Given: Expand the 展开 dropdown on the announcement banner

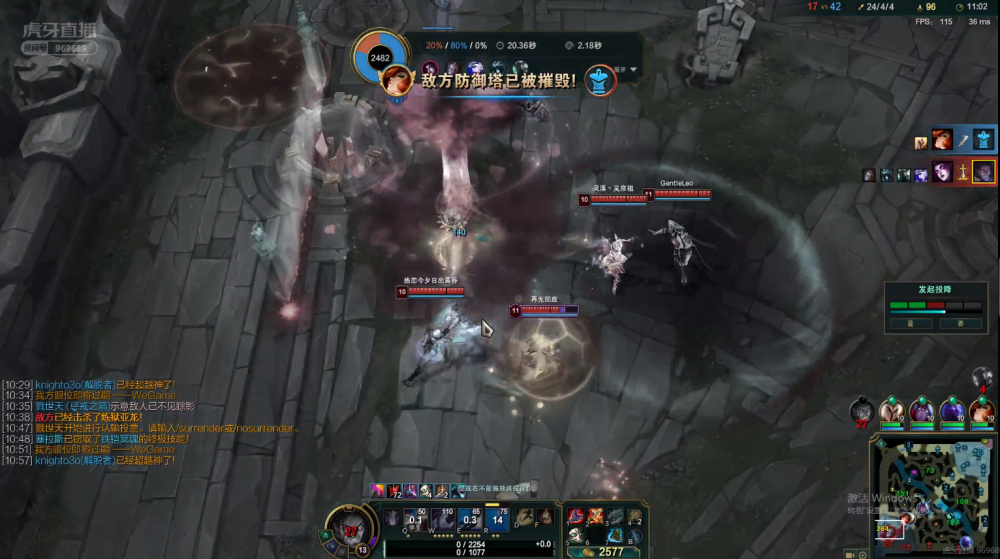Looking at the screenshot, I should coord(624,70).
